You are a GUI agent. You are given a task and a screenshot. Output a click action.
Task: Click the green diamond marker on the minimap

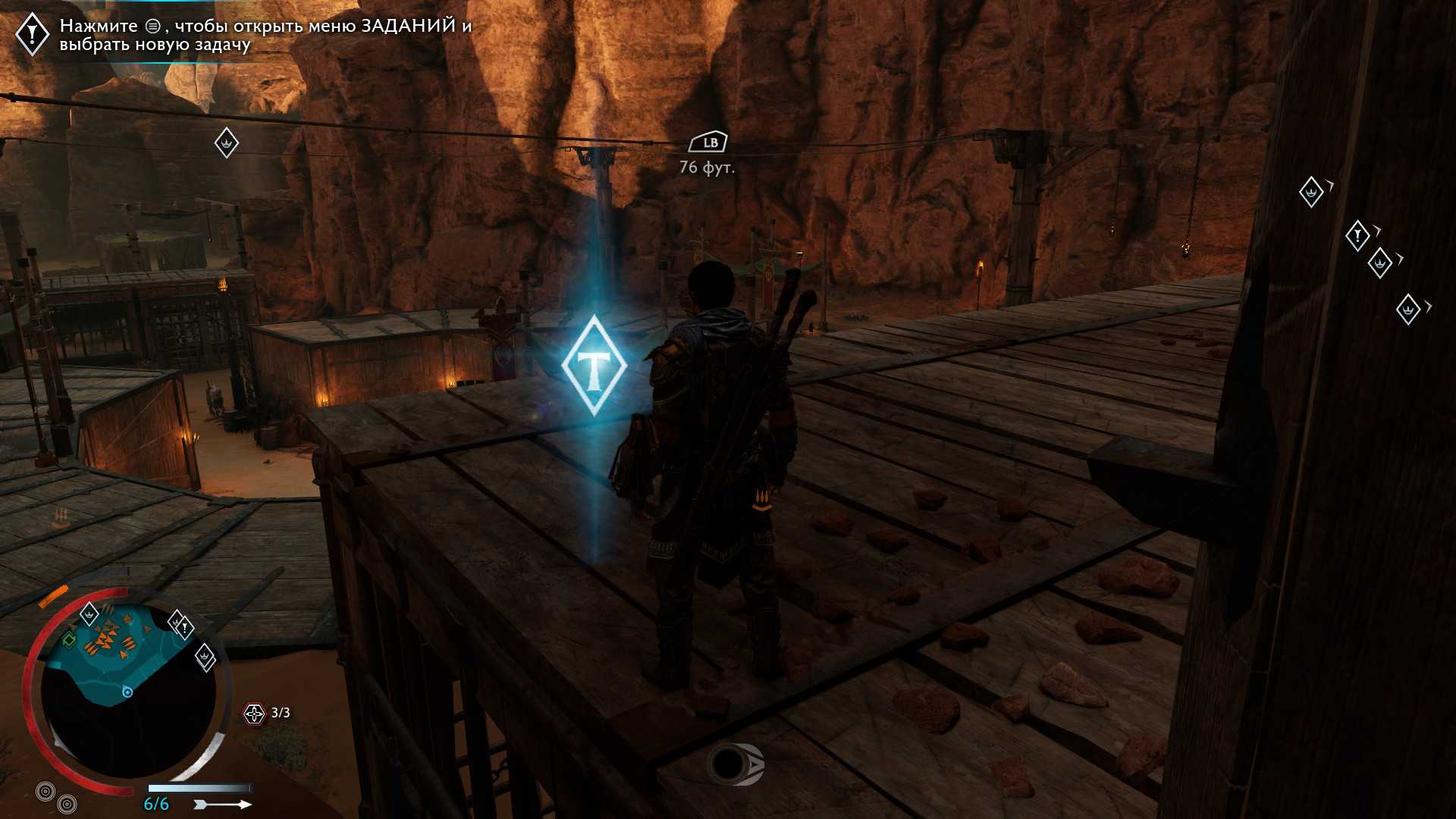(x=69, y=641)
